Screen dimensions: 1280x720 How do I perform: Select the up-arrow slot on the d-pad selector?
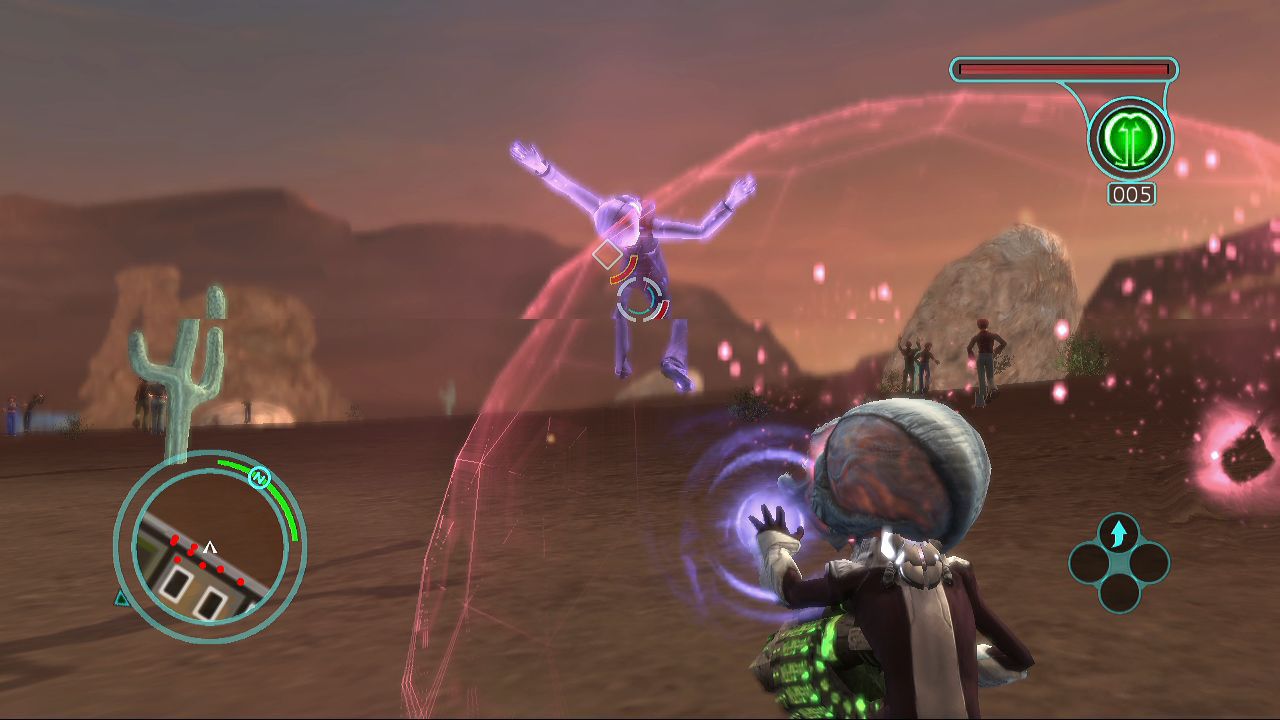[x=1118, y=533]
